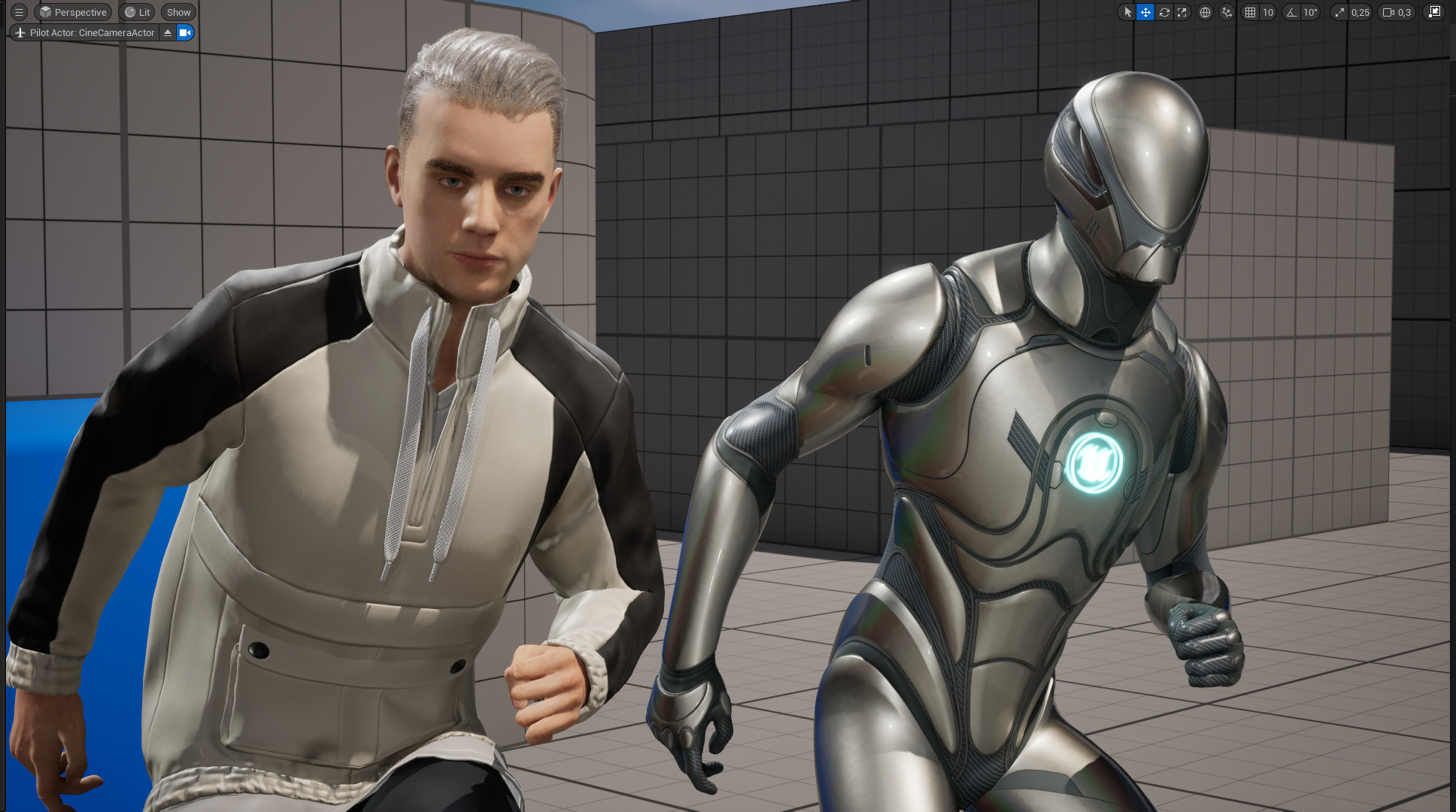Toggle the globe world coordinate system
The width and height of the screenshot is (1456, 812).
(1205, 12)
